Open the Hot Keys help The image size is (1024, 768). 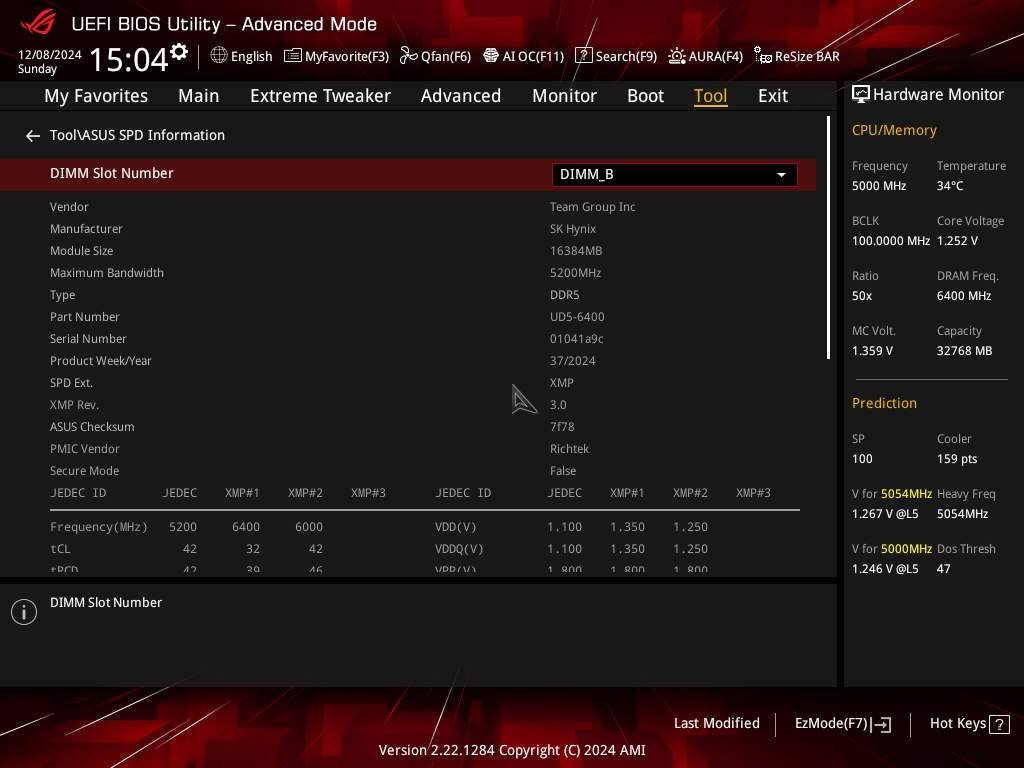click(968, 723)
